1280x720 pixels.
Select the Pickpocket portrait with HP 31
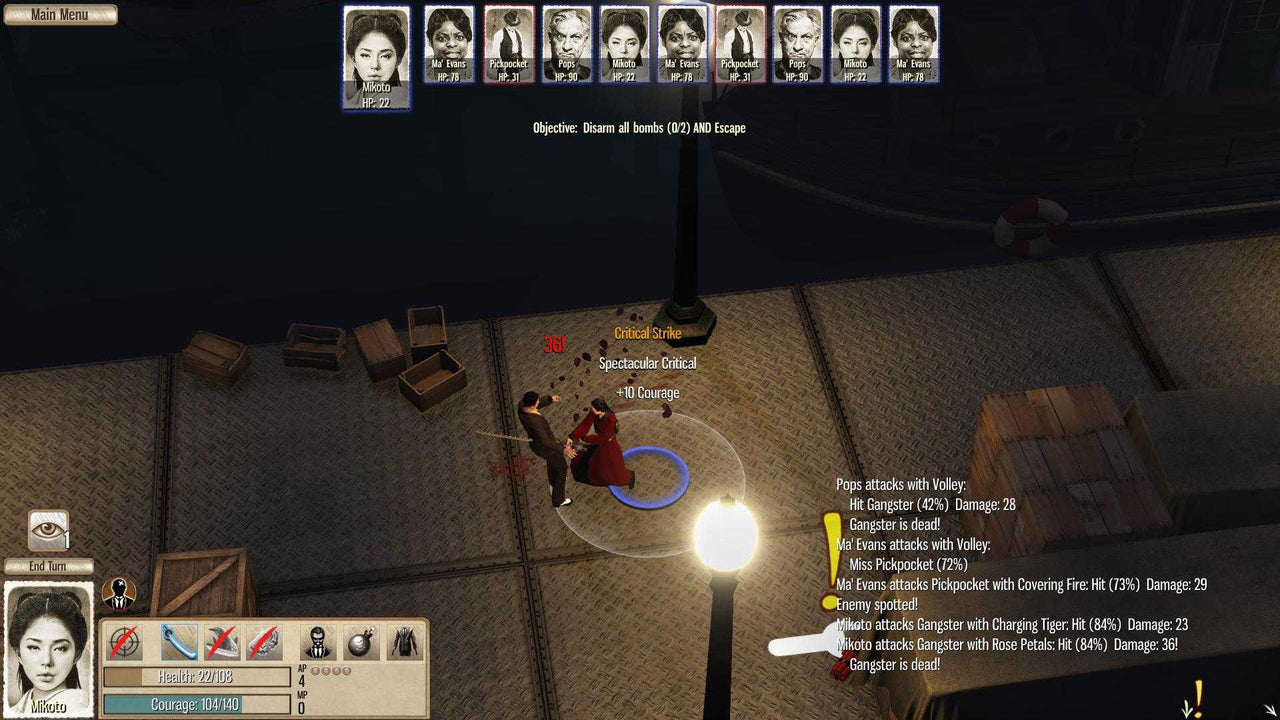click(508, 42)
